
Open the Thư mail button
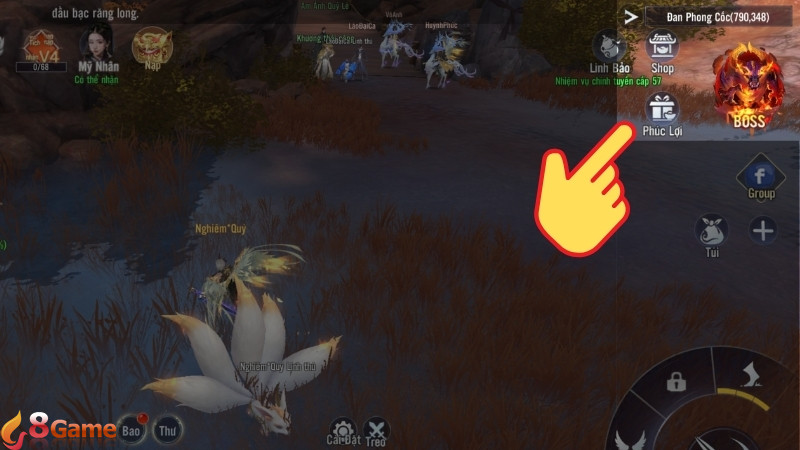click(x=168, y=431)
